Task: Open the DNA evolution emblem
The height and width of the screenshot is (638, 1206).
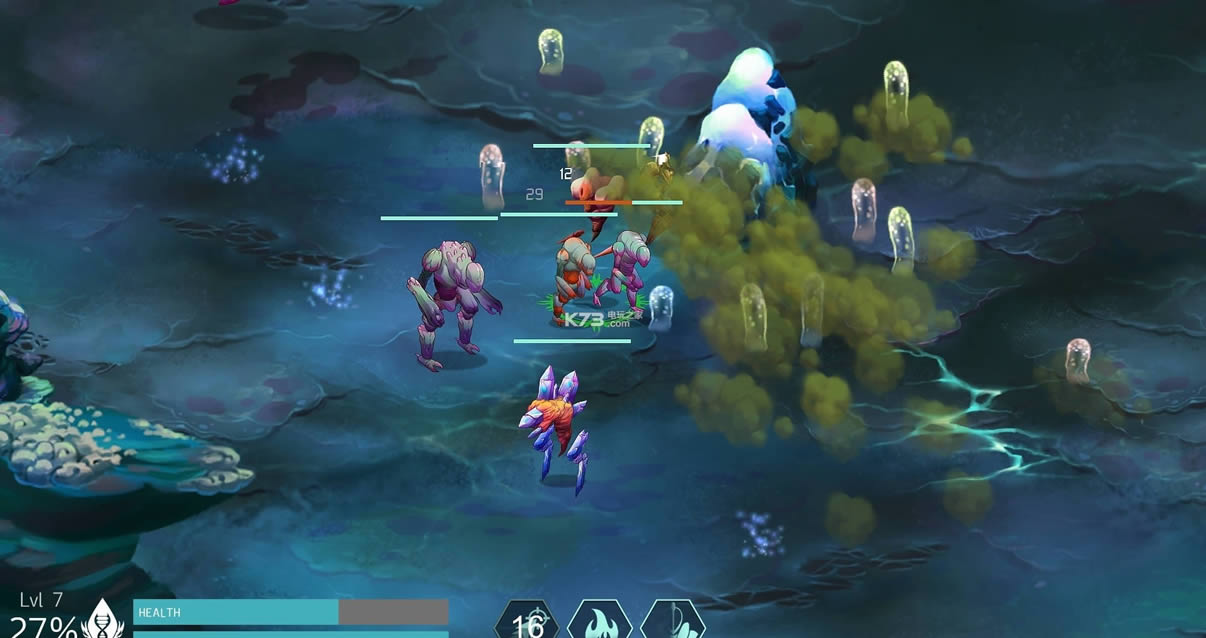Action: [x=101, y=620]
